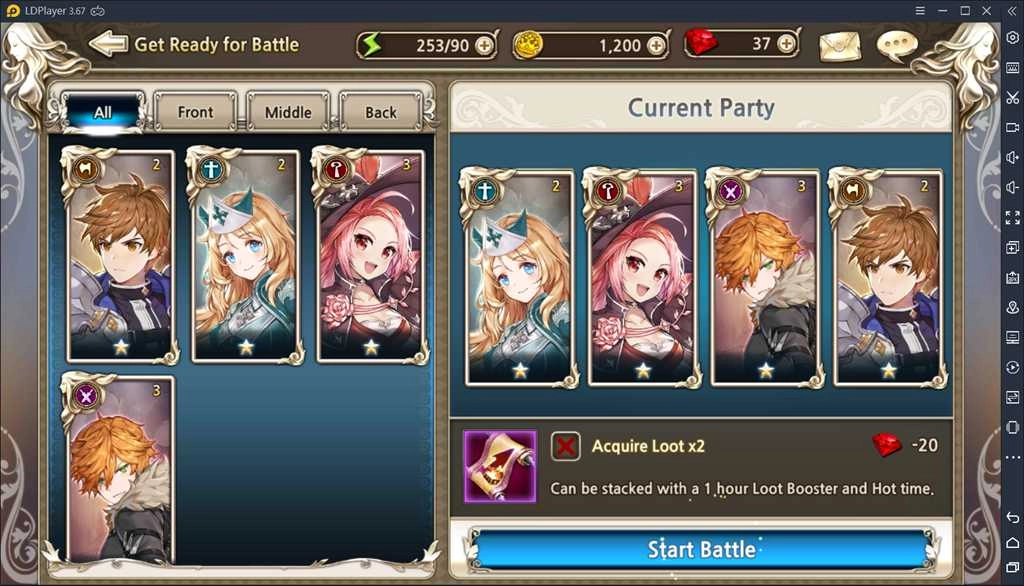Buy more red gems with the plus button
Viewport: 1024px width, 586px height.
click(x=786, y=44)
